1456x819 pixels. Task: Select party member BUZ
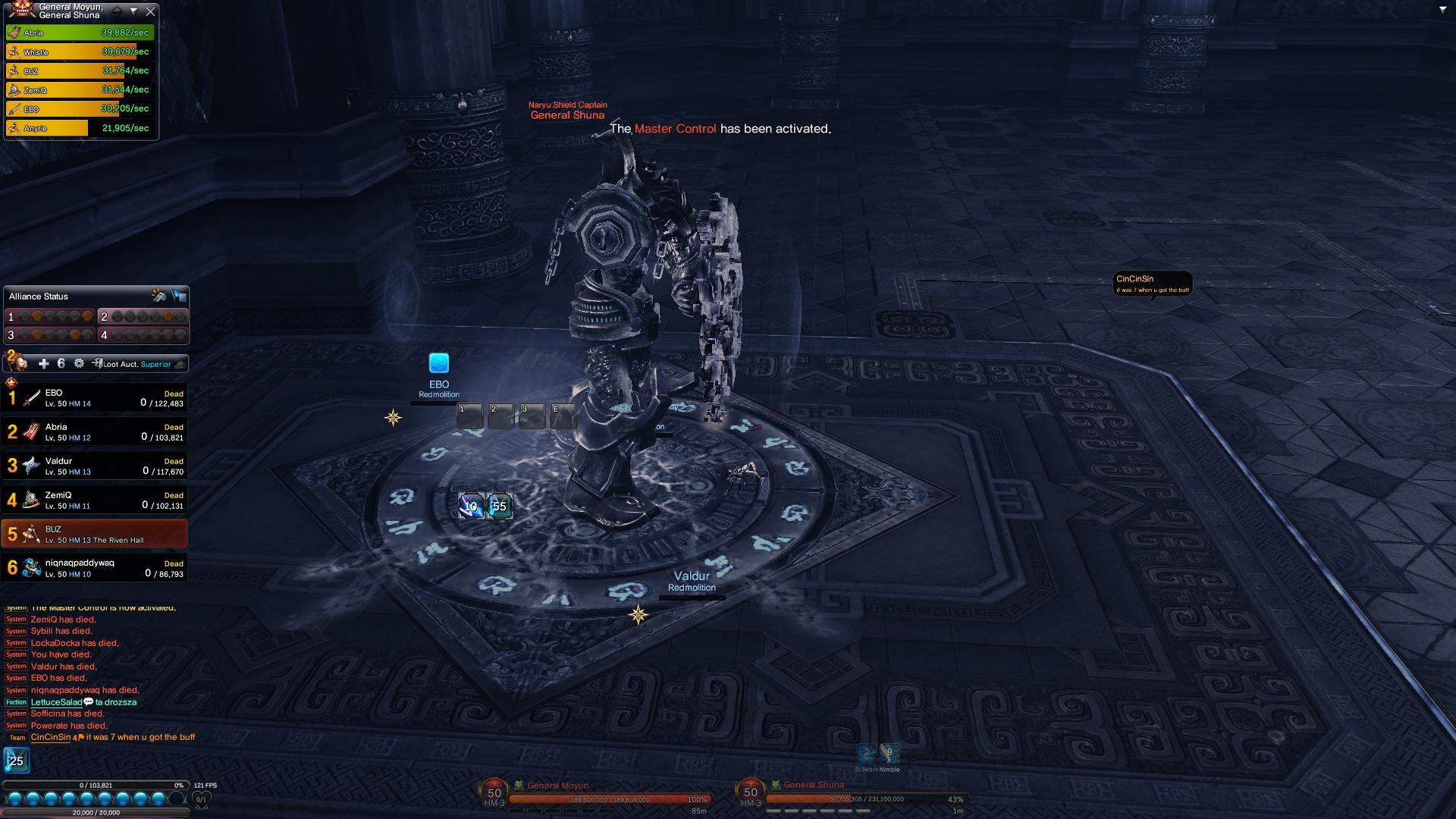[x=94, y=534]
